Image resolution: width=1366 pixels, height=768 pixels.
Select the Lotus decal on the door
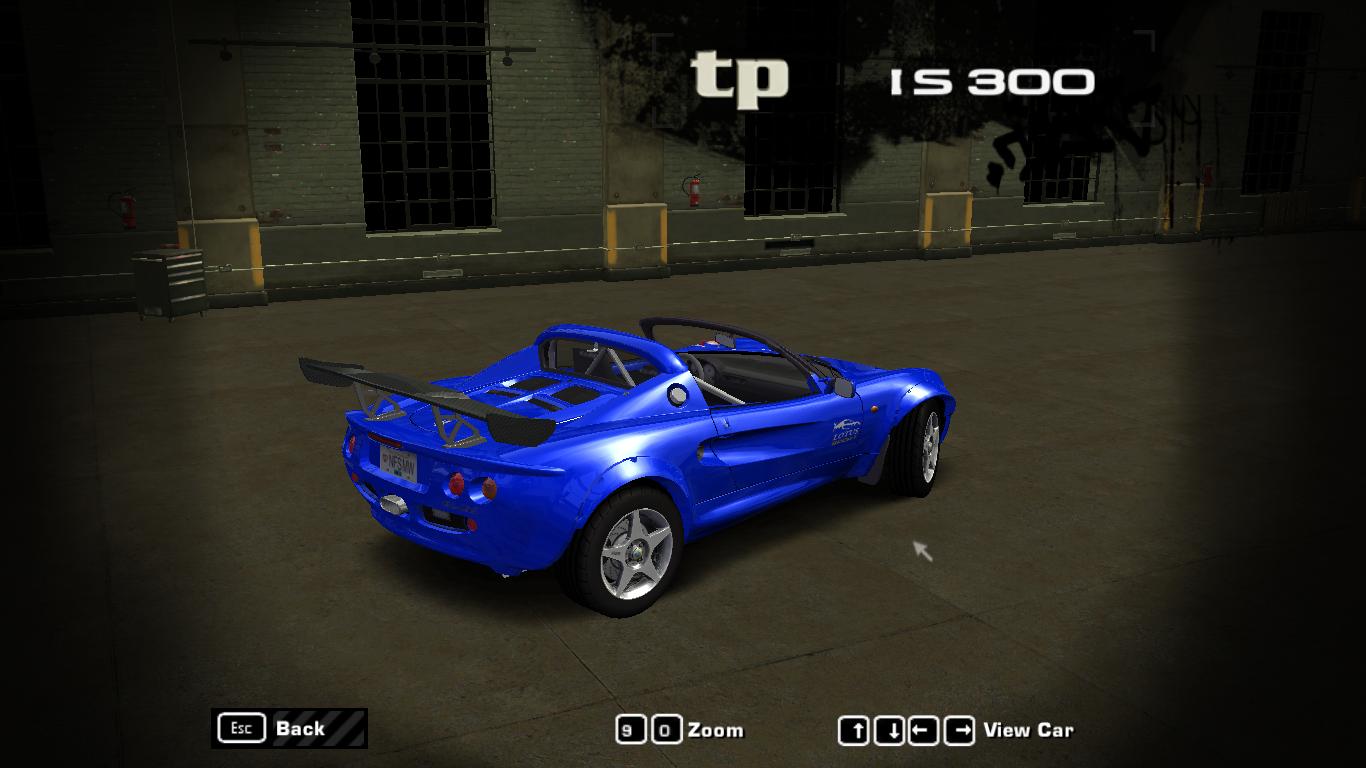click(x=846, y=430)
